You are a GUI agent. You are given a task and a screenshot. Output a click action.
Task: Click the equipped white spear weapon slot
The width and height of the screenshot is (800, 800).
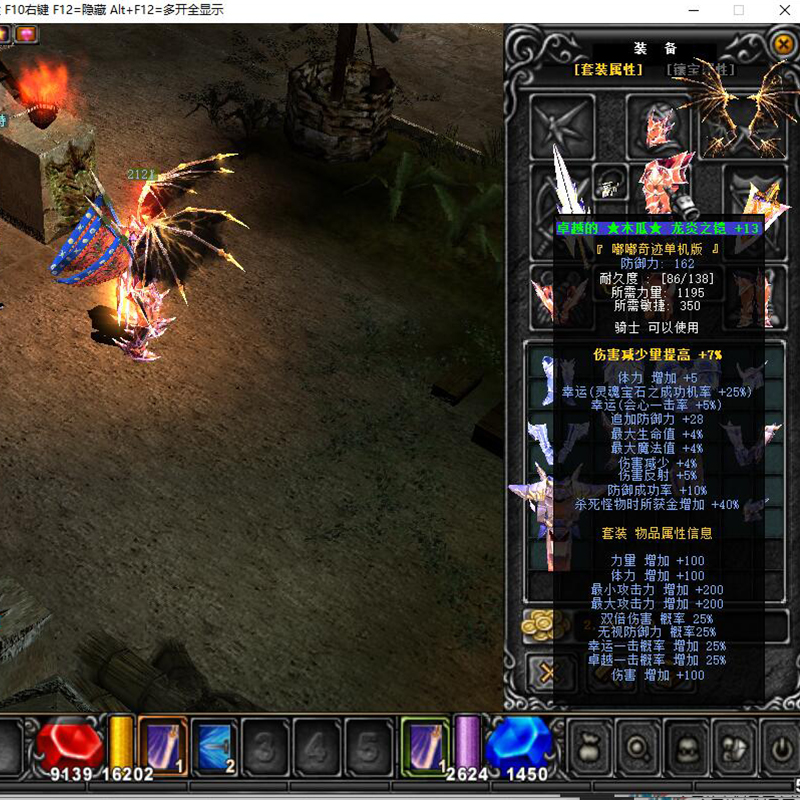561,192
